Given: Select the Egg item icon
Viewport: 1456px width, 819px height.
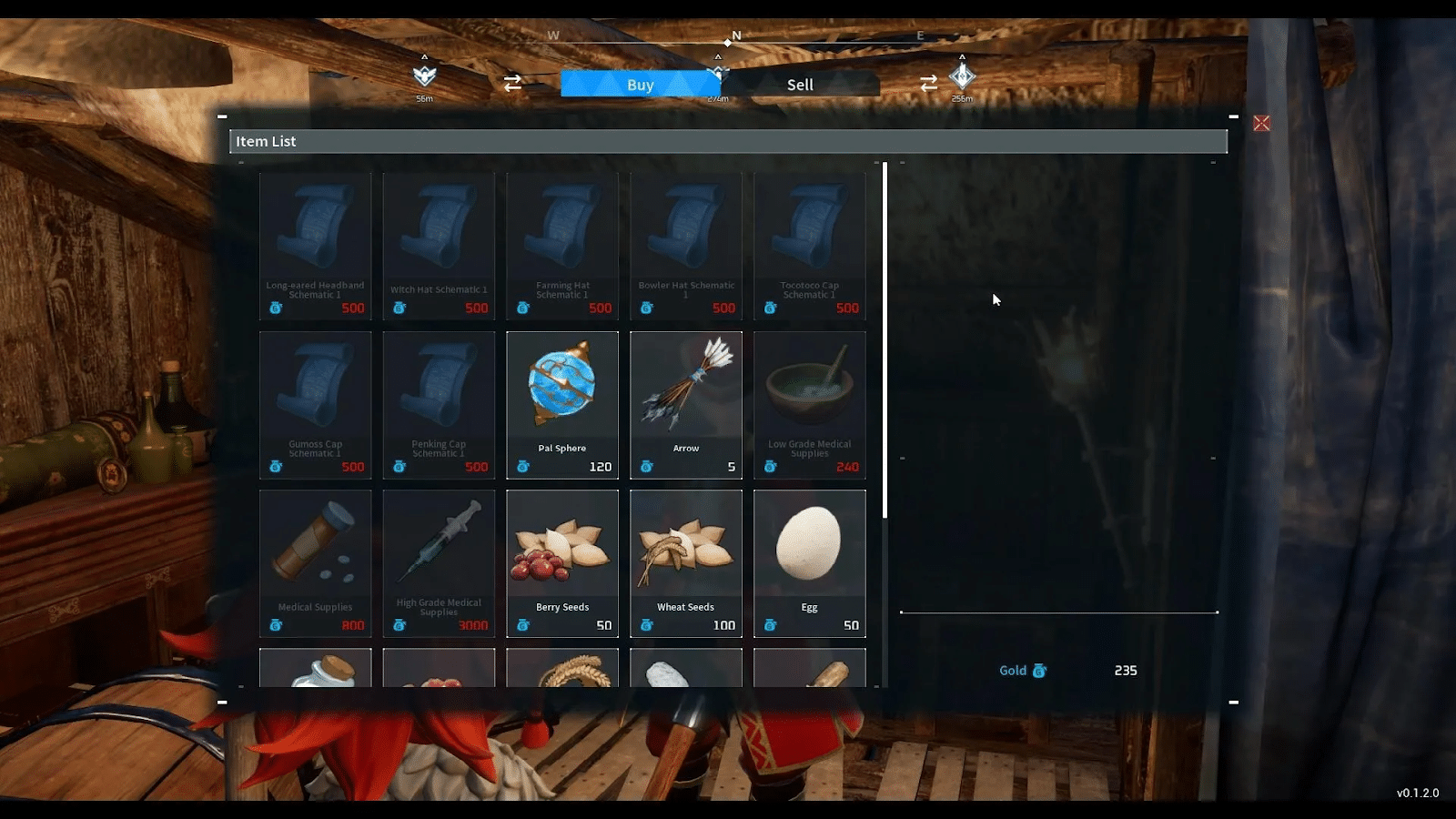Looking at the screenshot, I should pos(809,546).
